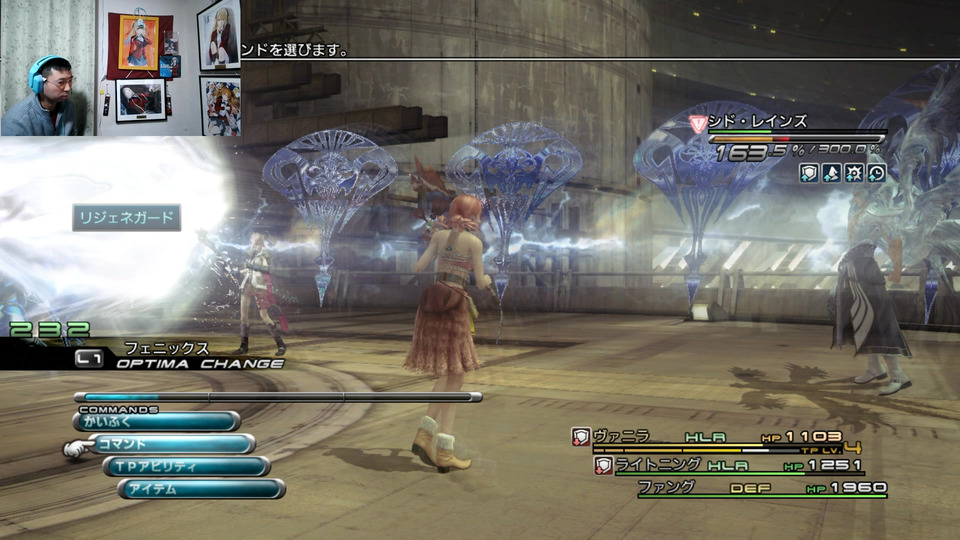Select party member ヴァニラ

point(622,436)
